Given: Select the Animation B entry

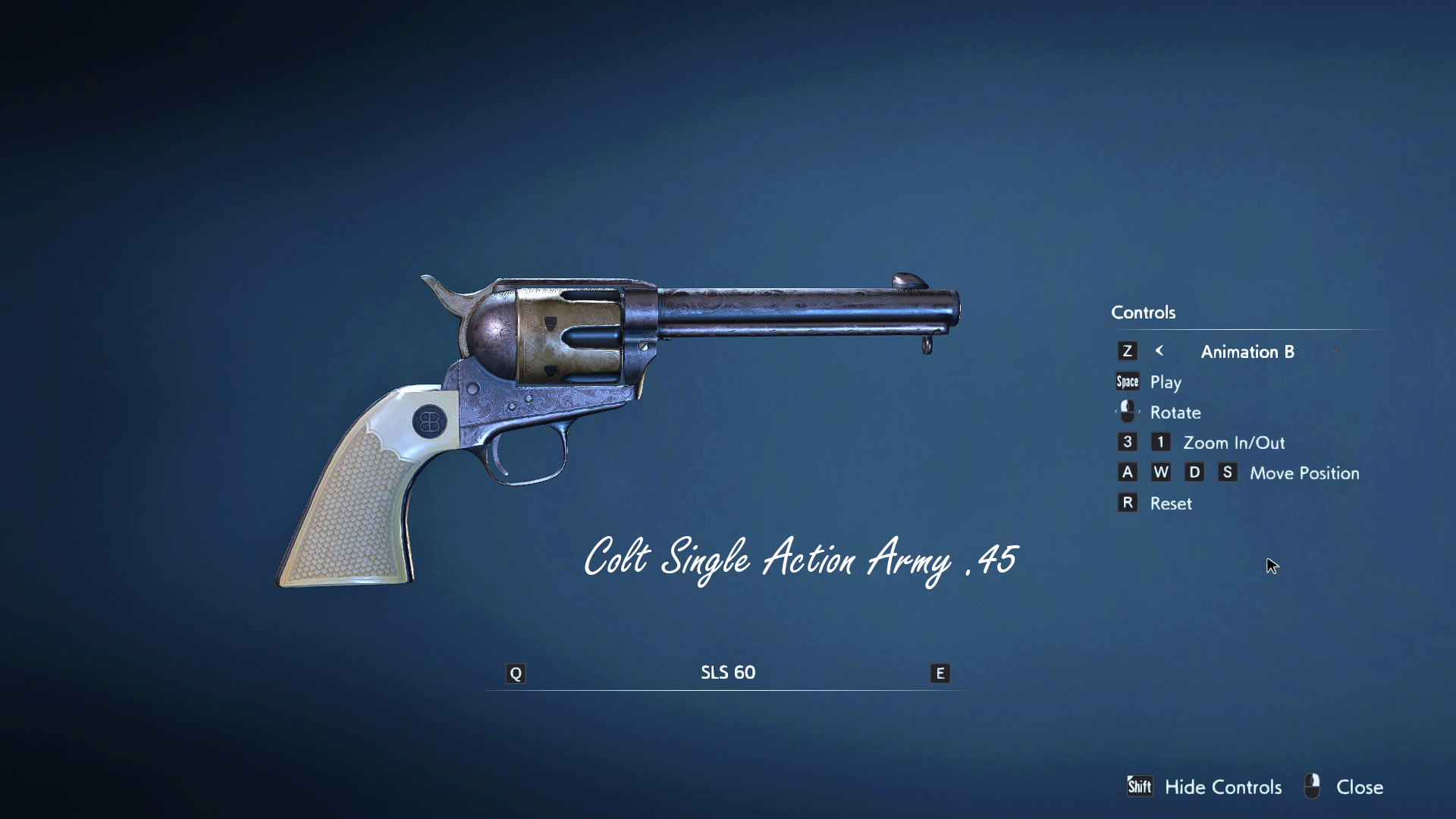Looking at the screenshot, I should [1247, 351].
